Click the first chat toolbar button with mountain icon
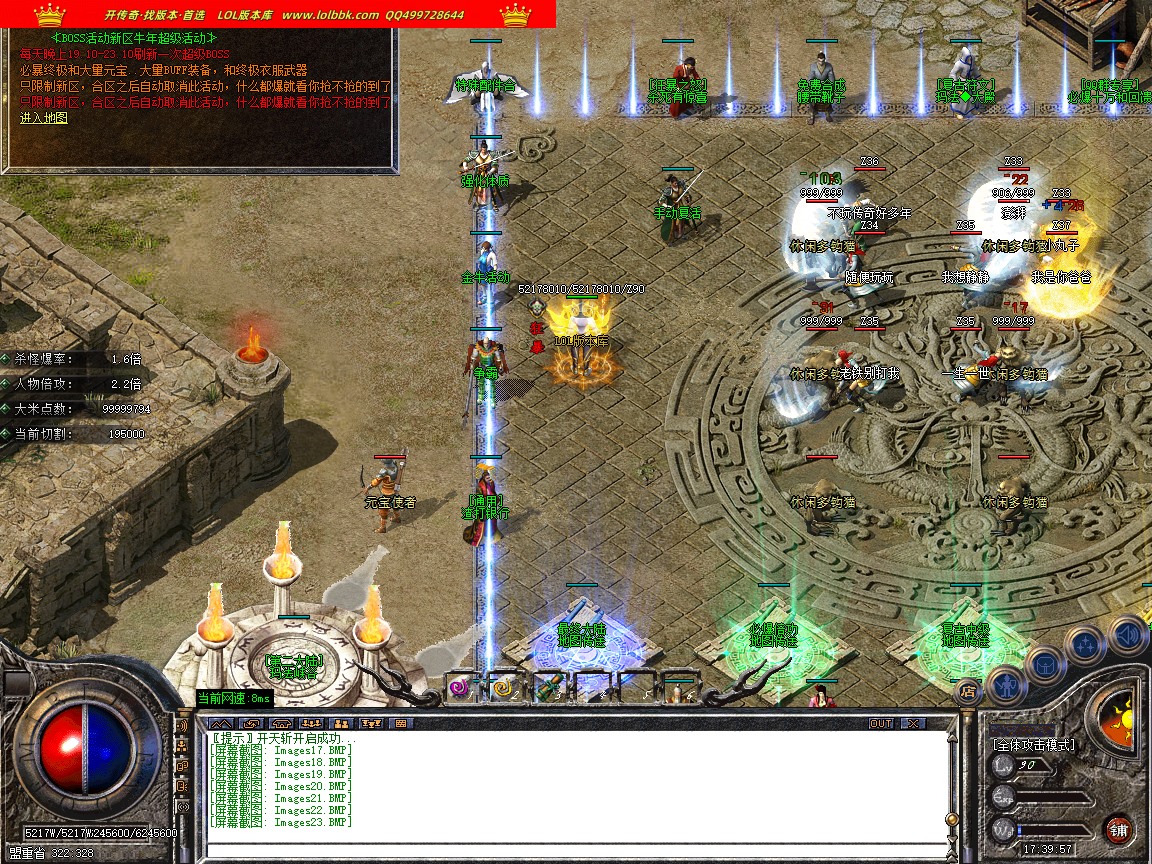Screen dimensions: 1152x864 [x=222, y=723]
